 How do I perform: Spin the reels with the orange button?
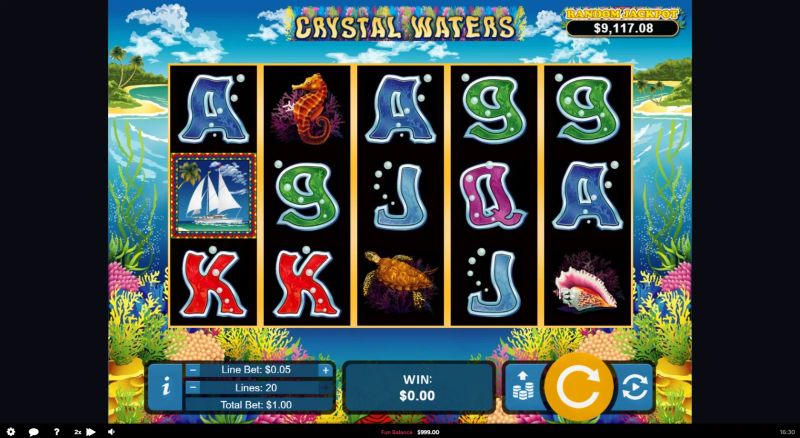coord(578,387)
